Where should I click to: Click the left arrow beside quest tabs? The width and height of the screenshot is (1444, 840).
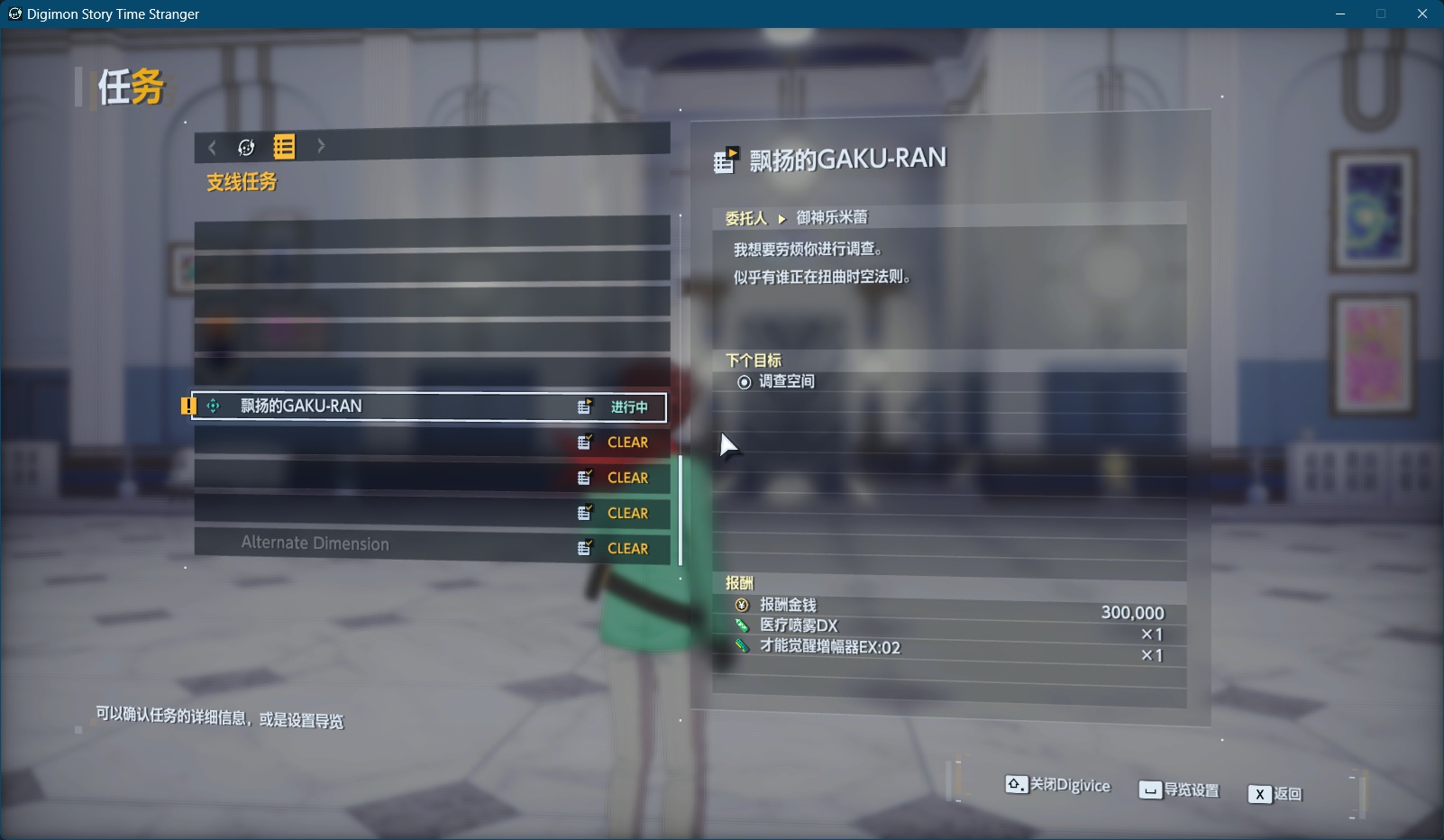(213, 147)
